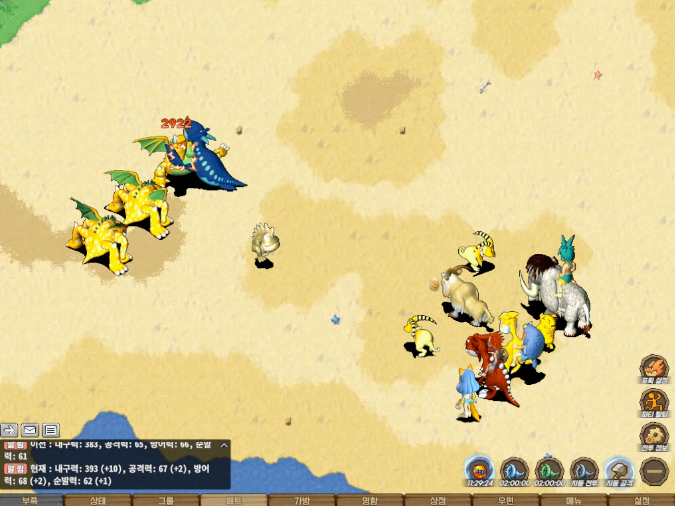Open the 가방 (bag) inventory
Image resolution: width=675 pixels, height=506 pixels.
tap(302, 500)
